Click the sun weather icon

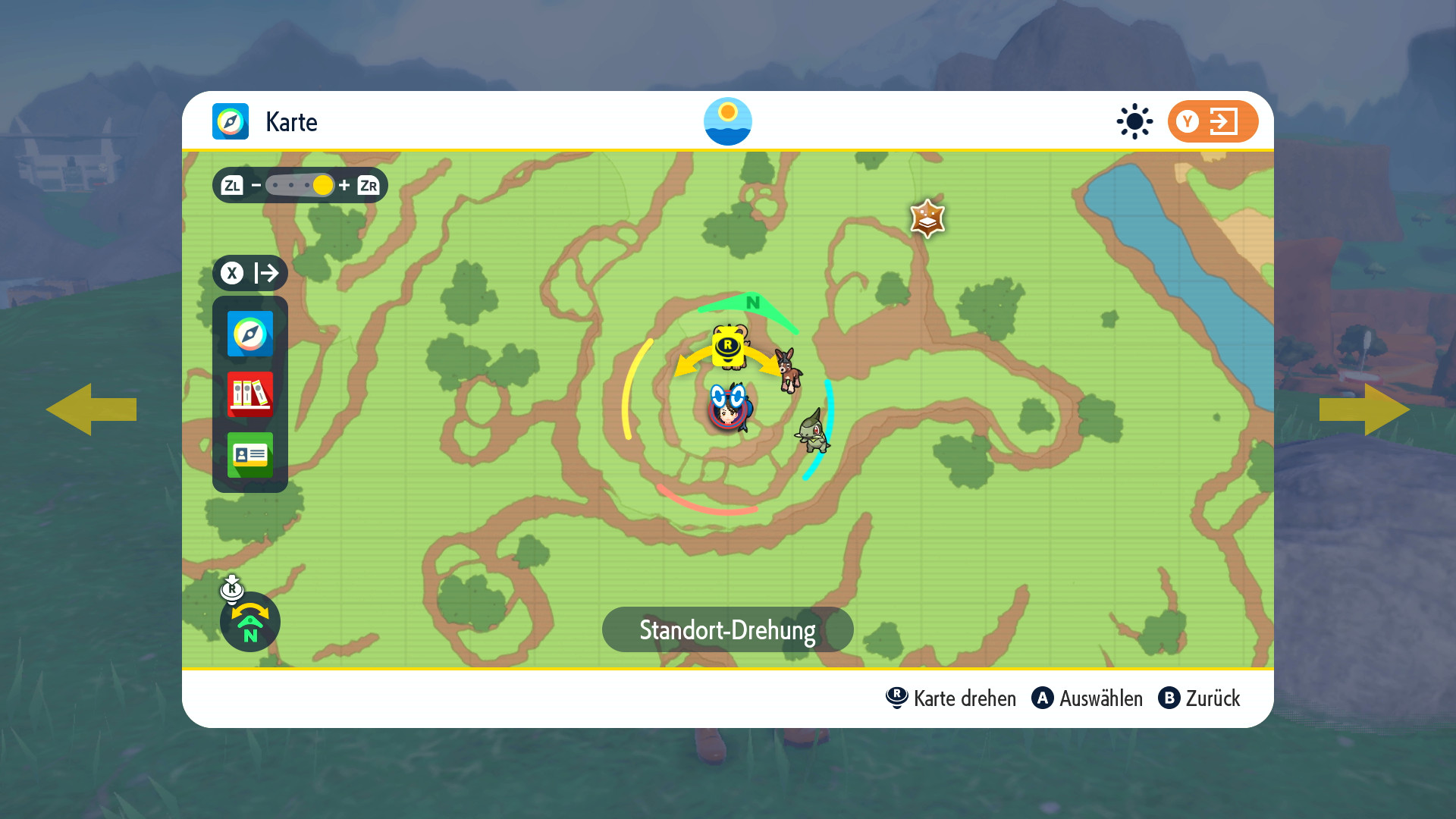[x=1134, y=121]
